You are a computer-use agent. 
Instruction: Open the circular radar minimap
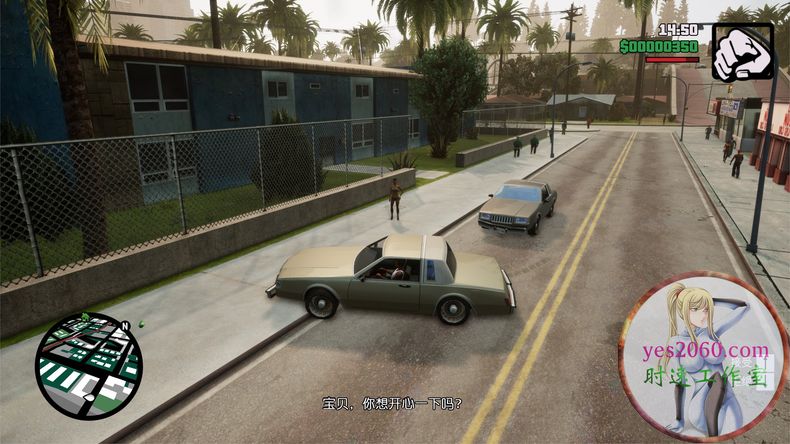pos(88,364)
